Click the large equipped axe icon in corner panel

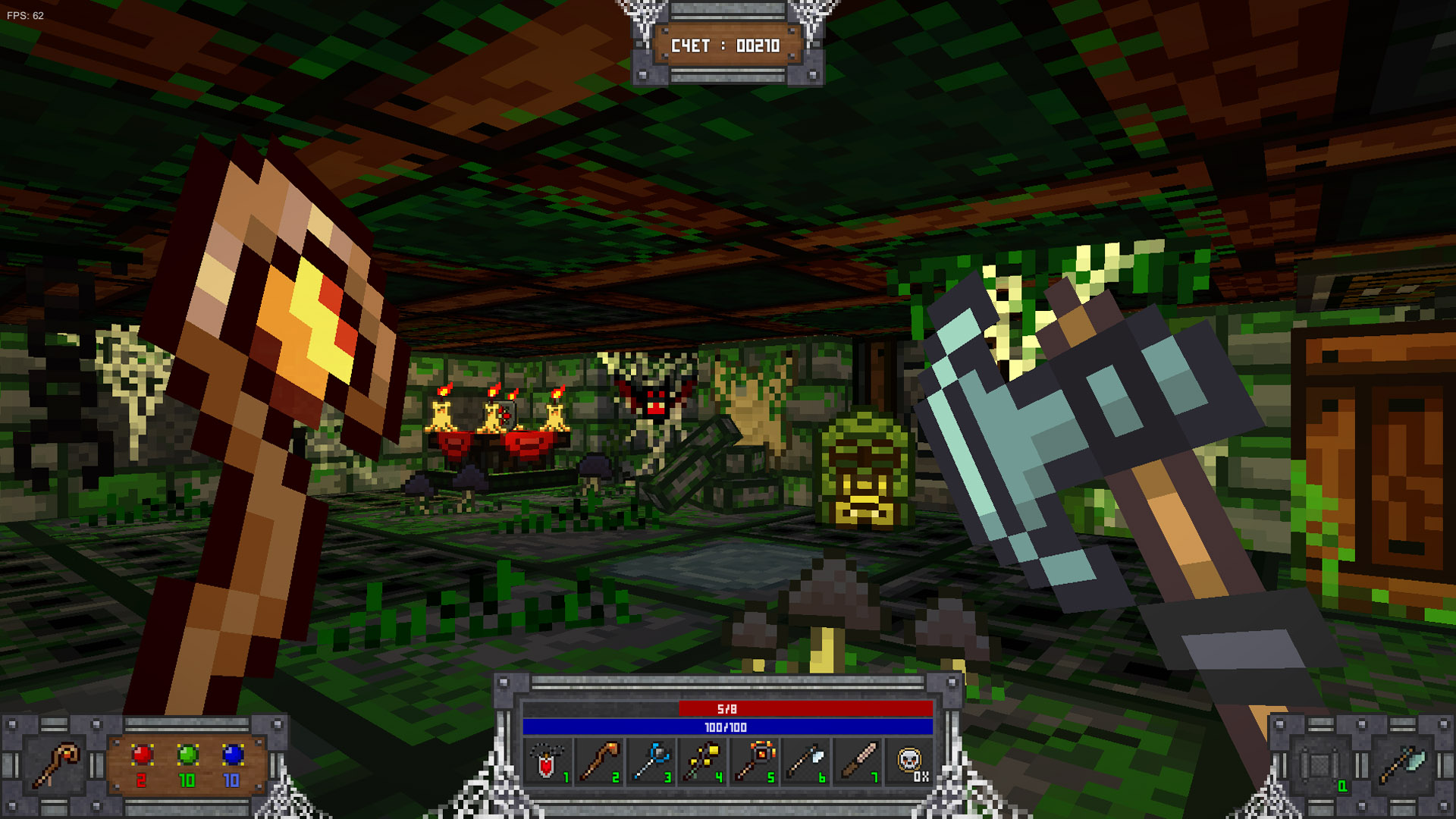click(1402, 766)
